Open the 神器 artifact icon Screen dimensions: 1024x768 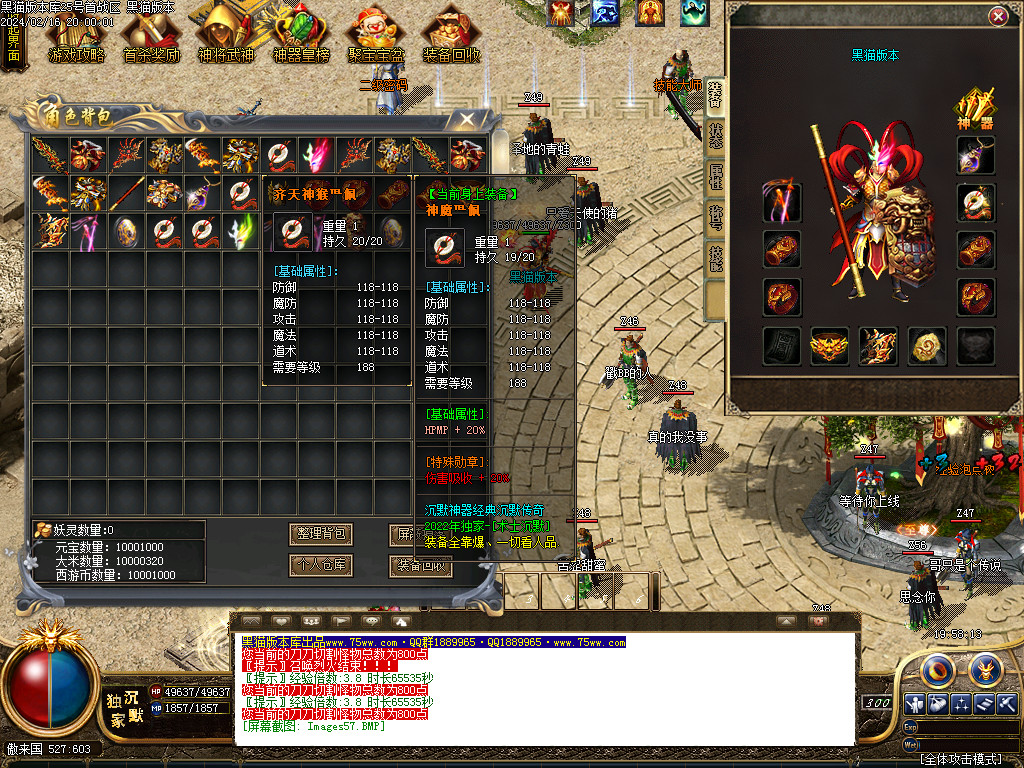click(x=975, y=109)
